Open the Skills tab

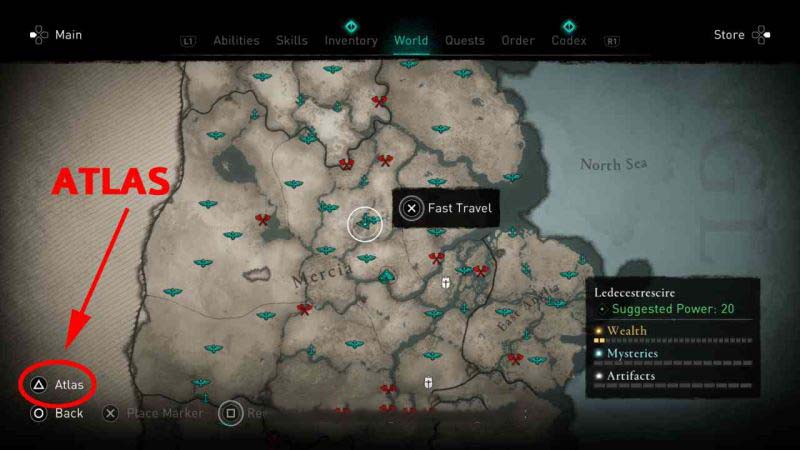pos(292,41)
